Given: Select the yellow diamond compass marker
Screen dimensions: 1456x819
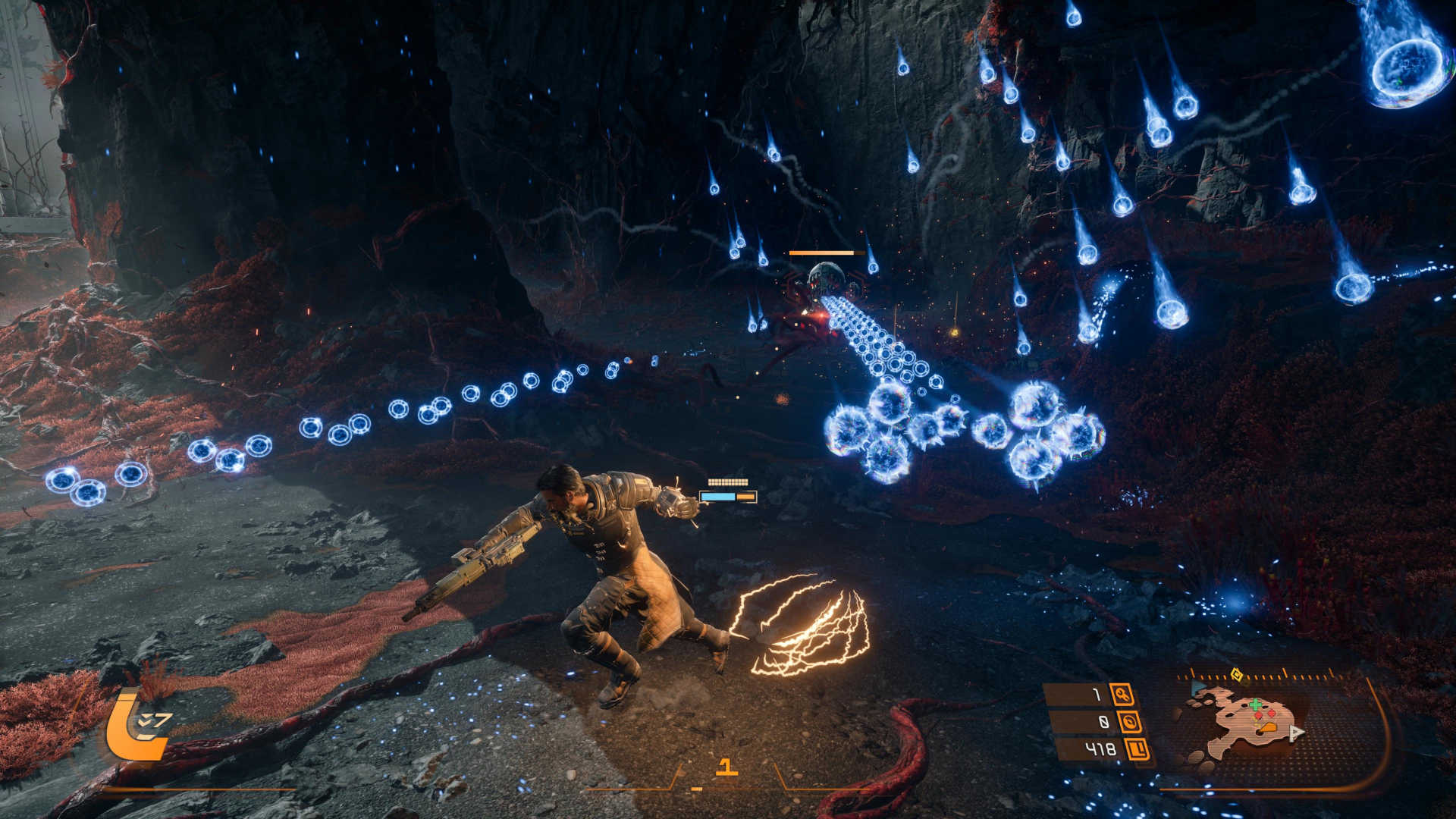Looking at the screenshot, I should [x=1237, y=674].
